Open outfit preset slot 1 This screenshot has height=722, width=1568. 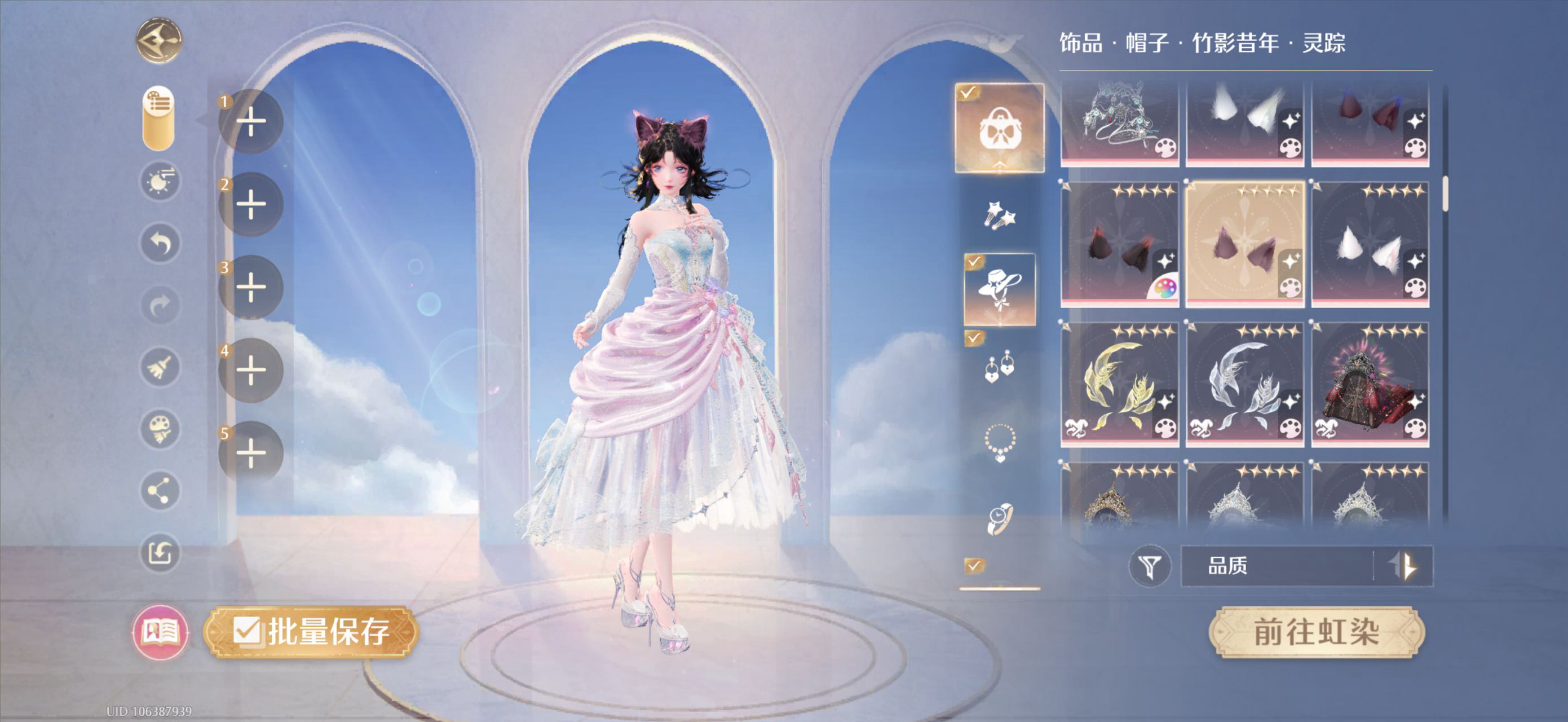251,121
